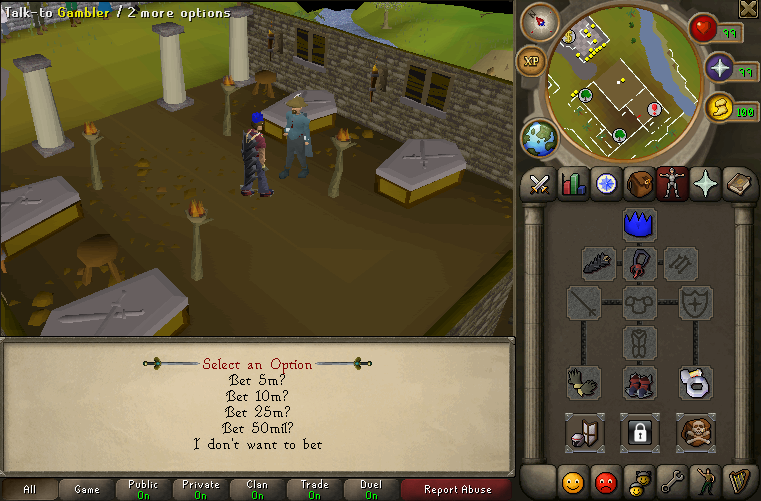The image size is (761, 501).
Task: Decline with "I don't want to bet"
Action: pyautogui.click(x=258, y=444)
